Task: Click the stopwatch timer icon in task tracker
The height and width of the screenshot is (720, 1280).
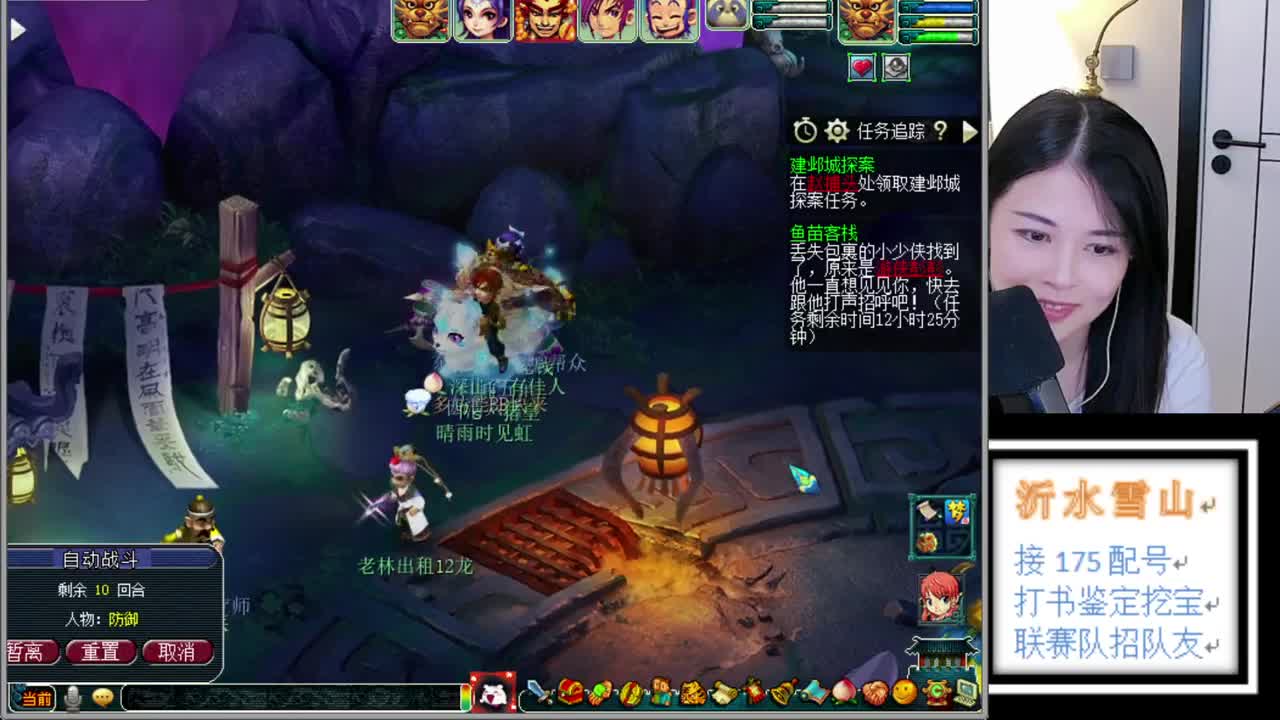Action: pos(806,130)
